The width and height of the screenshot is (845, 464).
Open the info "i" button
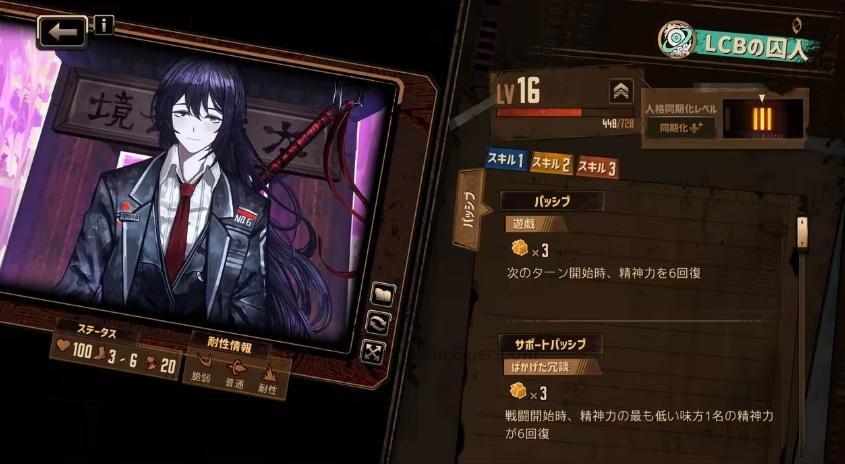[104, 25]
